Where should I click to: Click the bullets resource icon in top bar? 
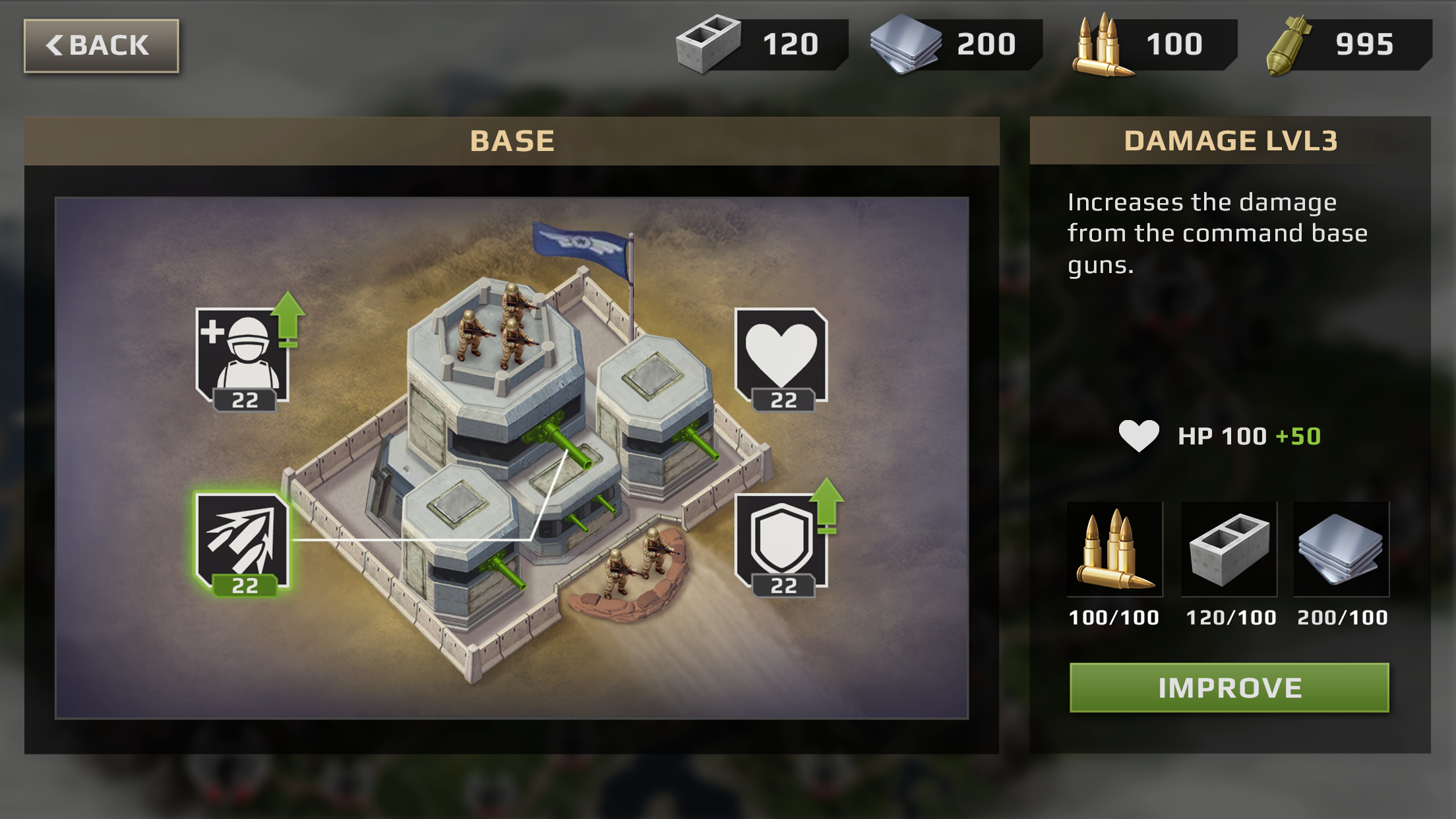point(1103,44)
